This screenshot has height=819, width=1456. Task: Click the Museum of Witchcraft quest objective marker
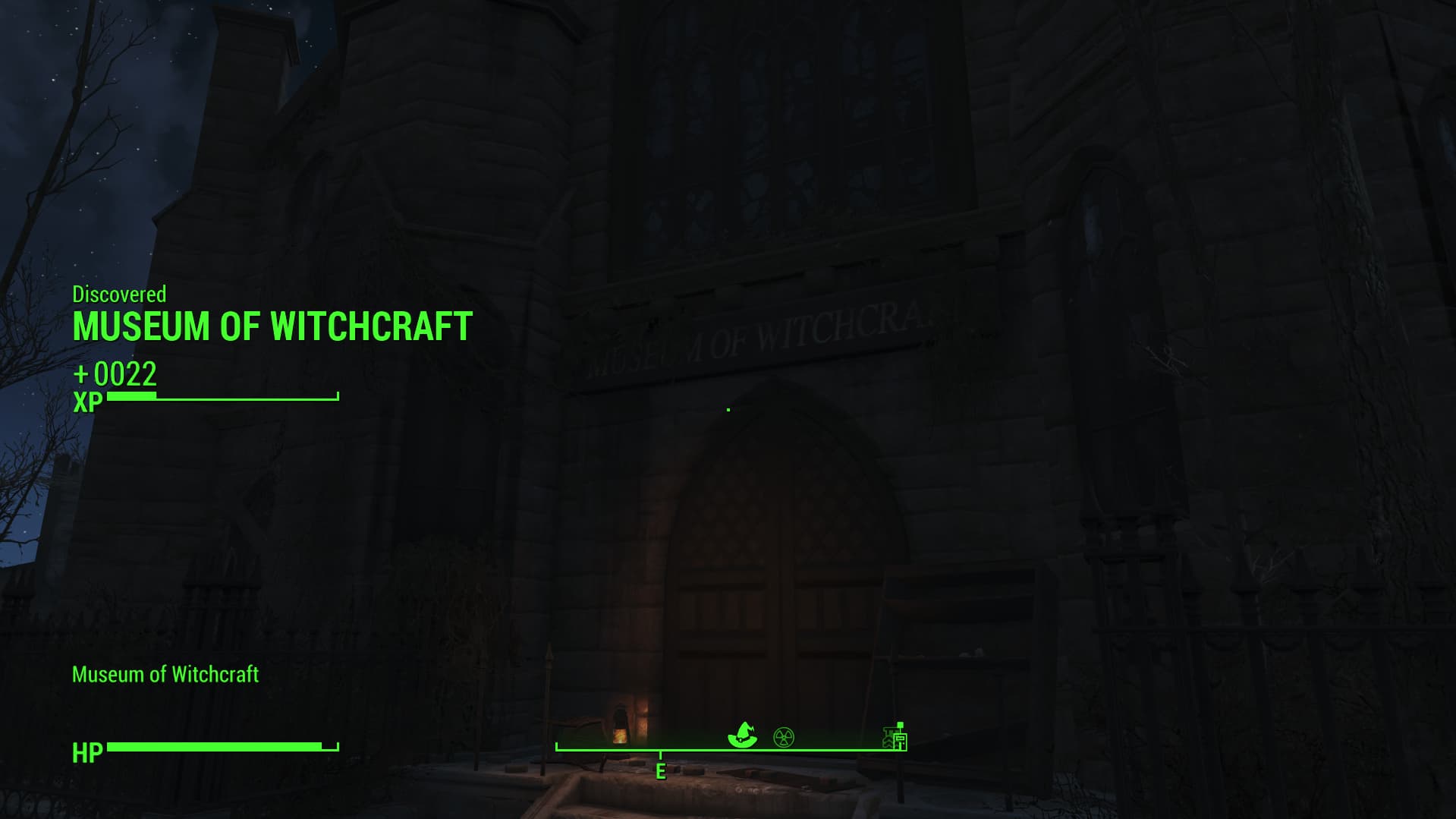(744, 733)
